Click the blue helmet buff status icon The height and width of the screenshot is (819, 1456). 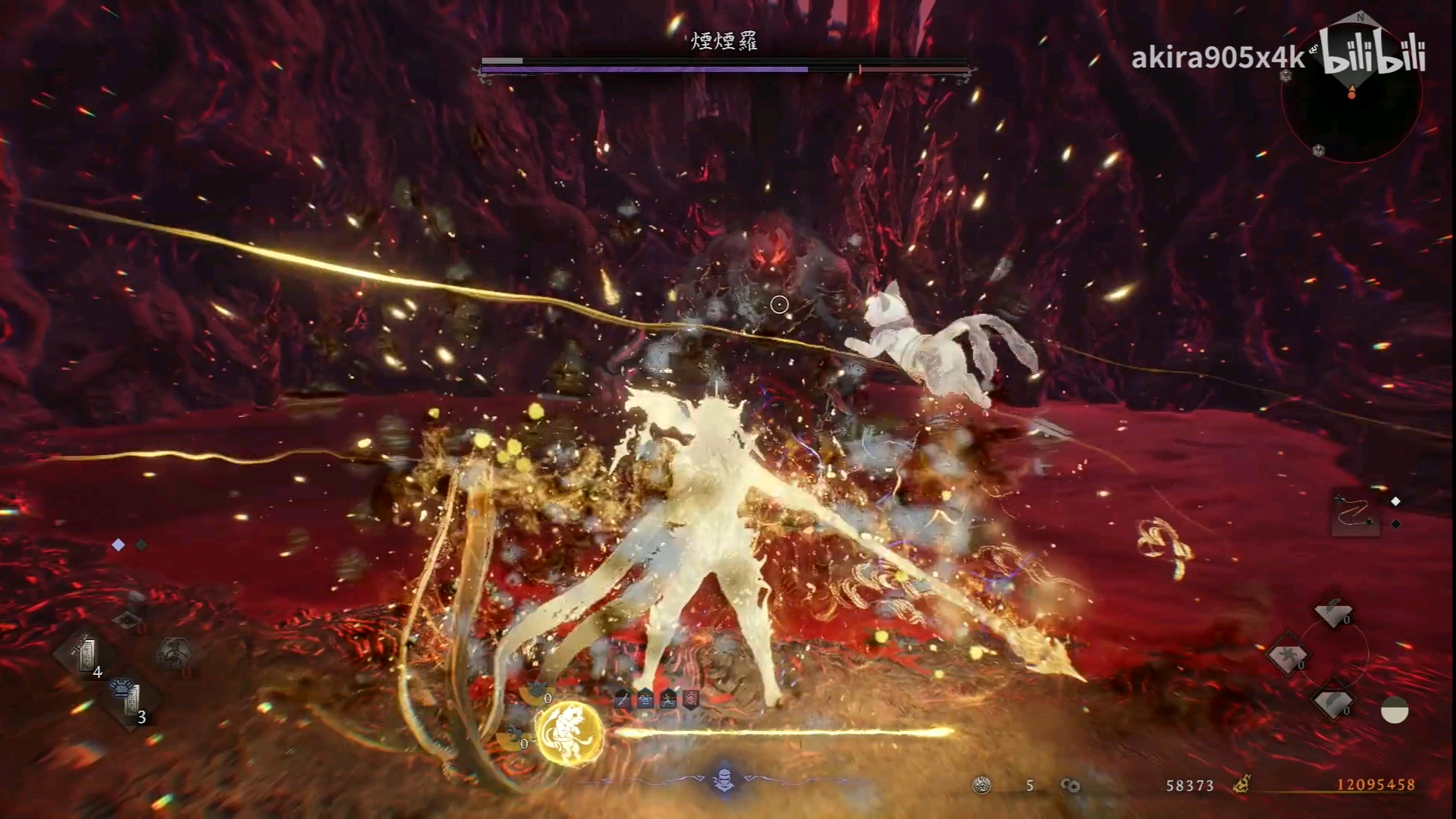coord(645,700)
